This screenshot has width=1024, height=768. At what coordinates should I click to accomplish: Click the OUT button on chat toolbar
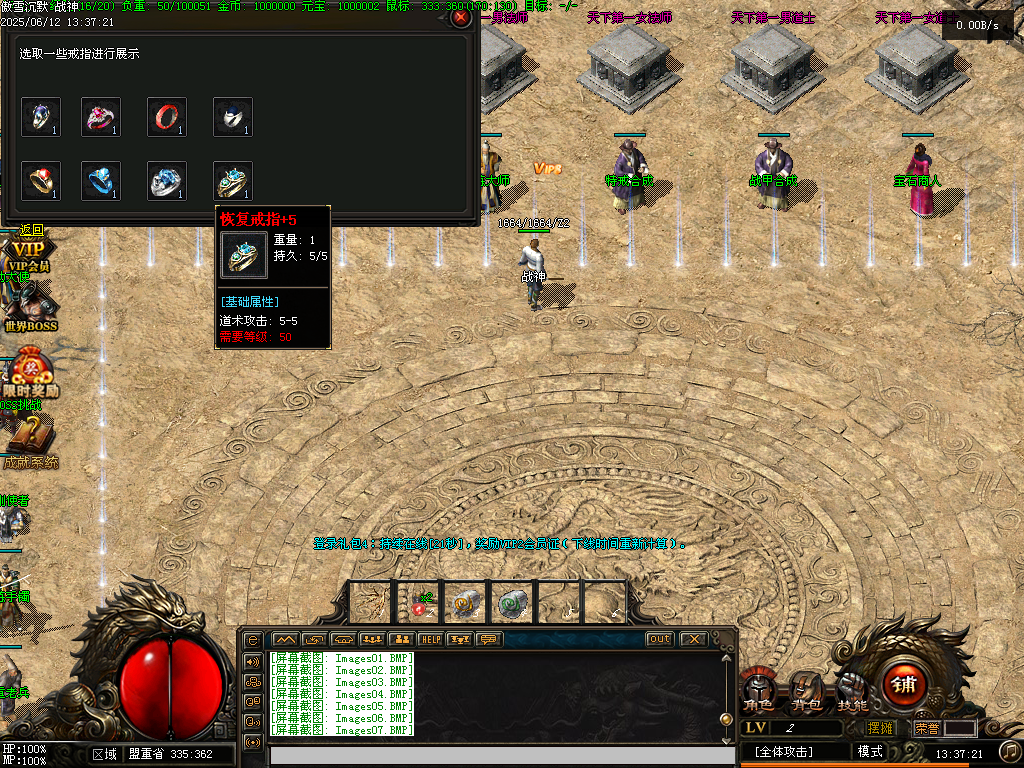pyautogui.click(x=659, y=639)
